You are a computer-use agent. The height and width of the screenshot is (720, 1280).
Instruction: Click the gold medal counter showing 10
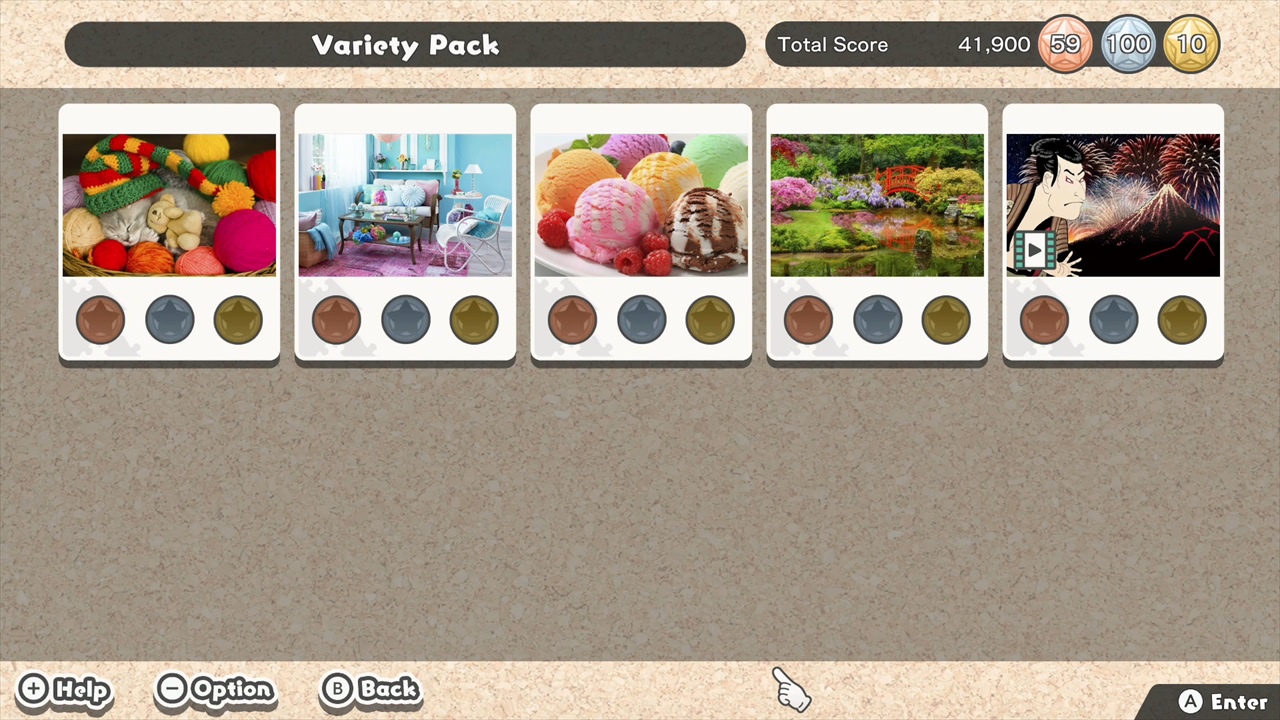point(1191,44)
